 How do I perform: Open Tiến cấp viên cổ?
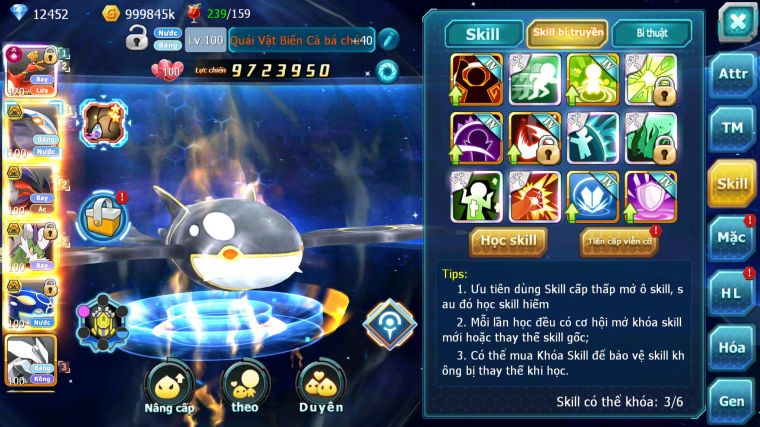tap(619, 241)
